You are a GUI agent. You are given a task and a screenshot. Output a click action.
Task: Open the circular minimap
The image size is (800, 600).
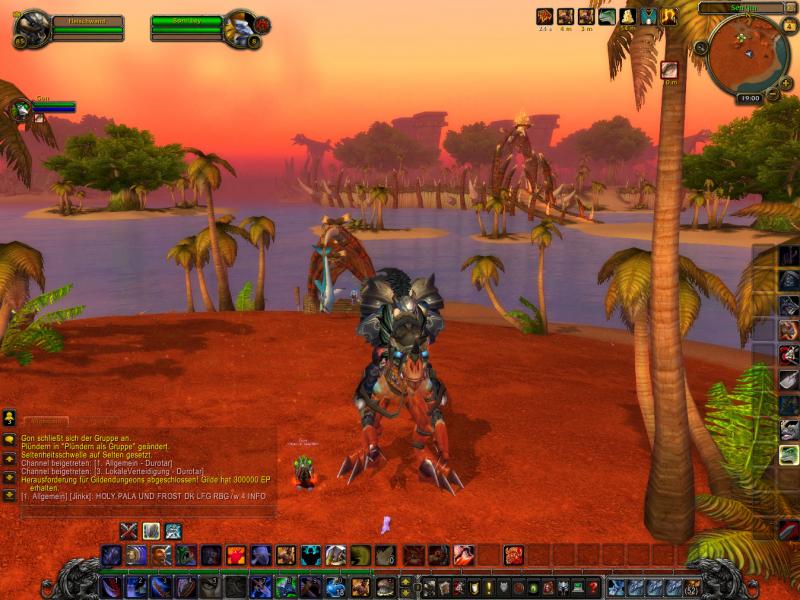click(747, 57)
